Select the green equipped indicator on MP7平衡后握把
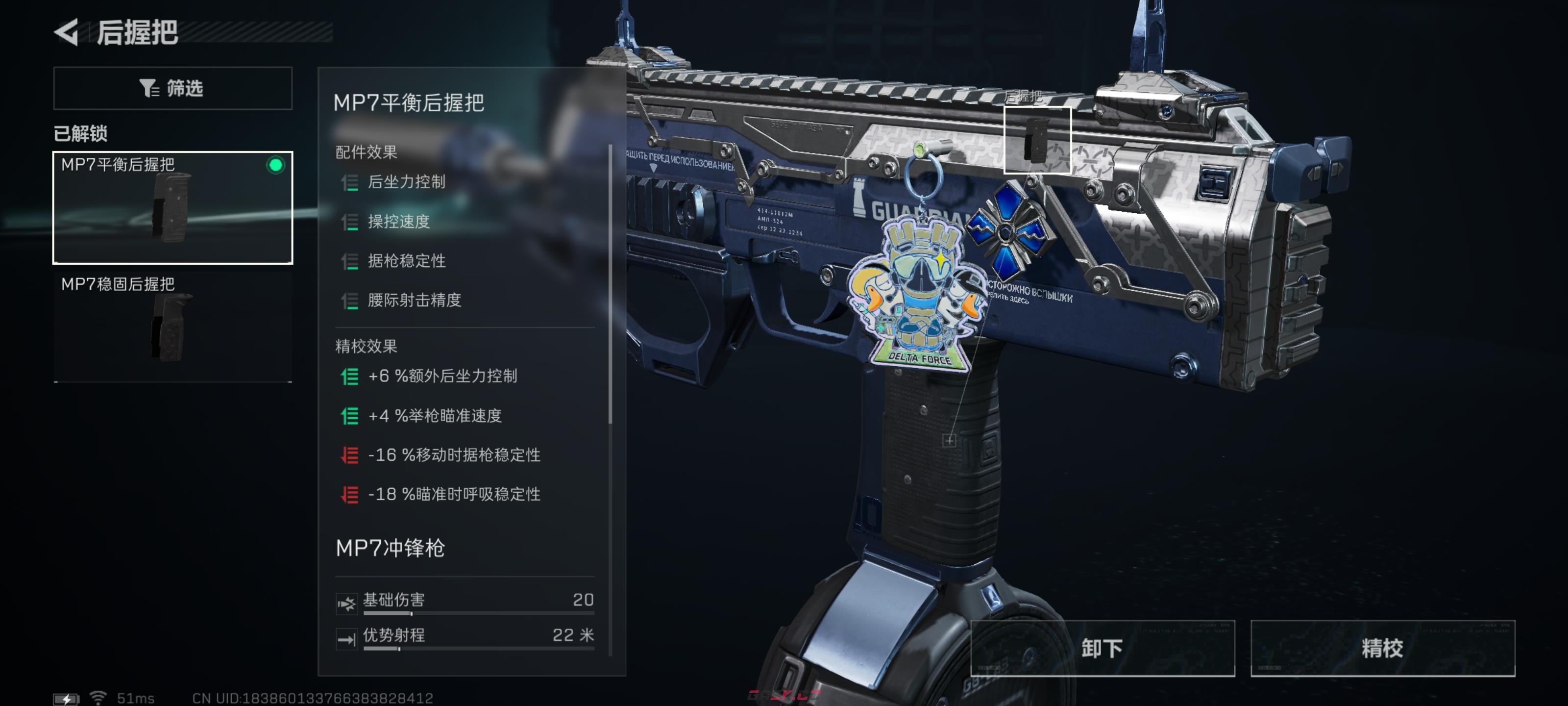The width and height of the screenshot is (1568, 706). point(277,164)
